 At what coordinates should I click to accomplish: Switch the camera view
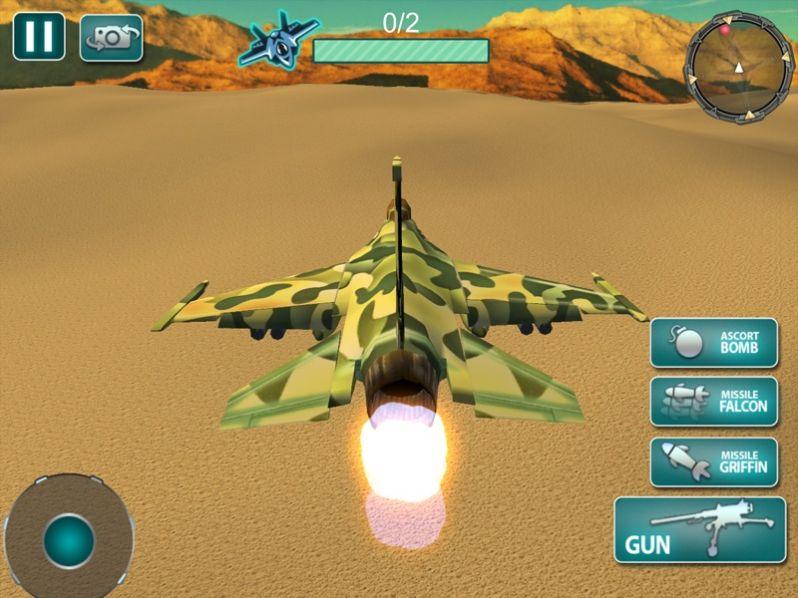(111, 38)
